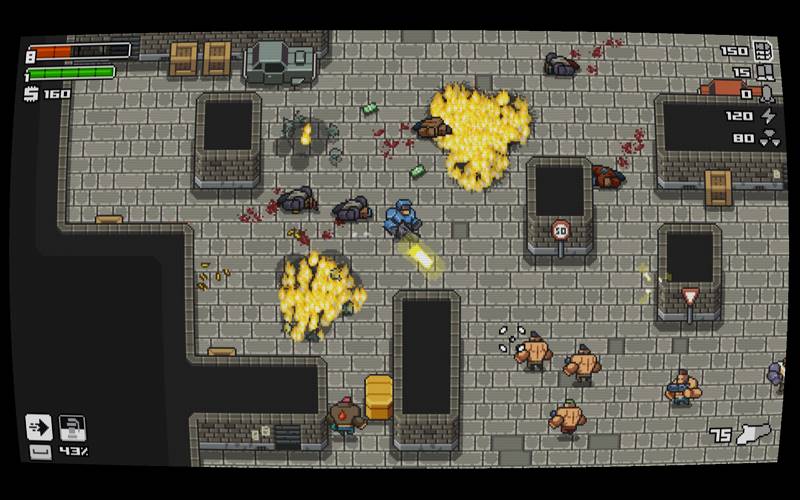Select the radiation symbol ammo icon
800x500 pixels.
[x=767, y=138]
